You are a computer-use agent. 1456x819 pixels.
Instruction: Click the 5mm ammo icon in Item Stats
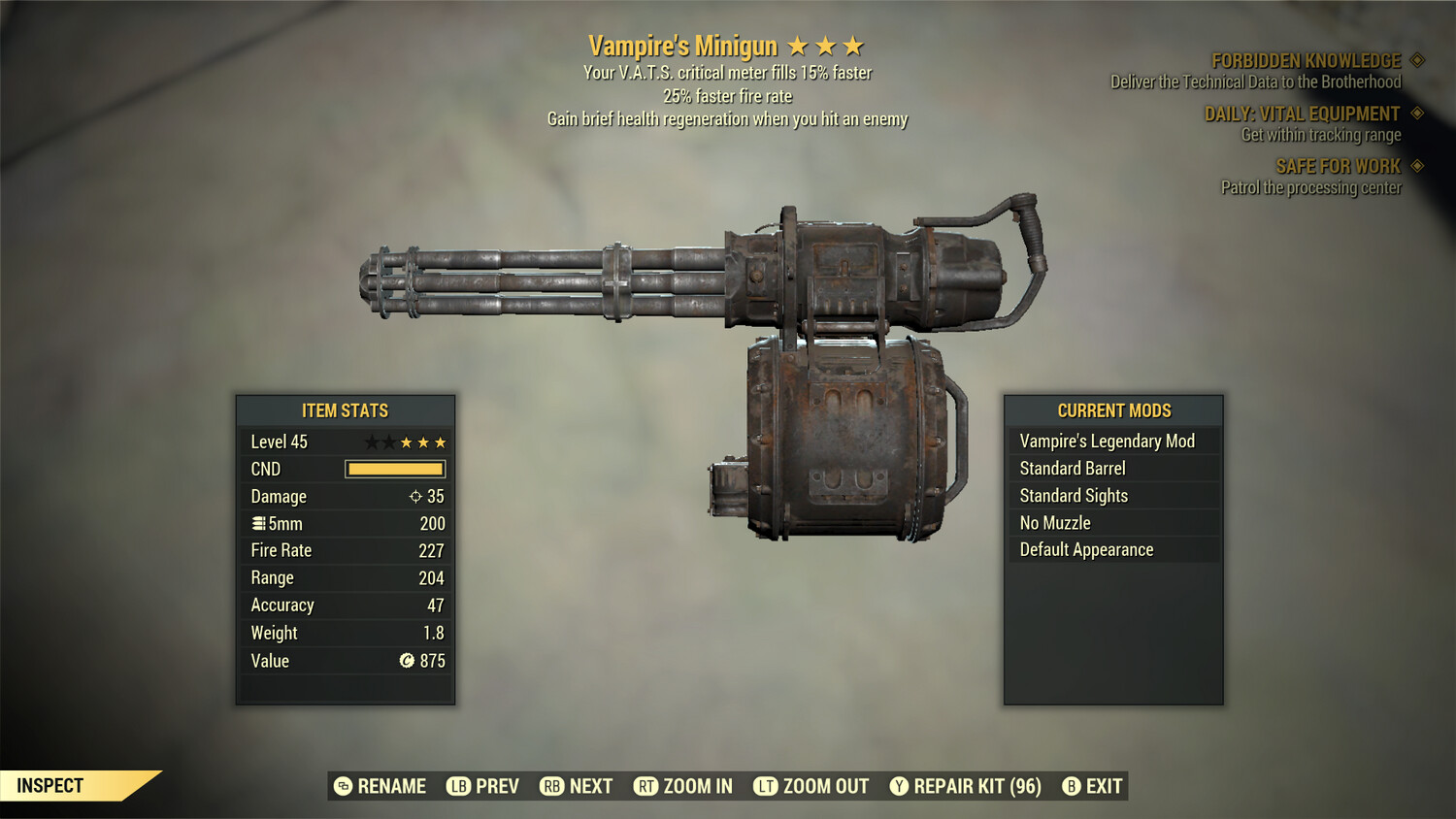click(x=258, y=523)
